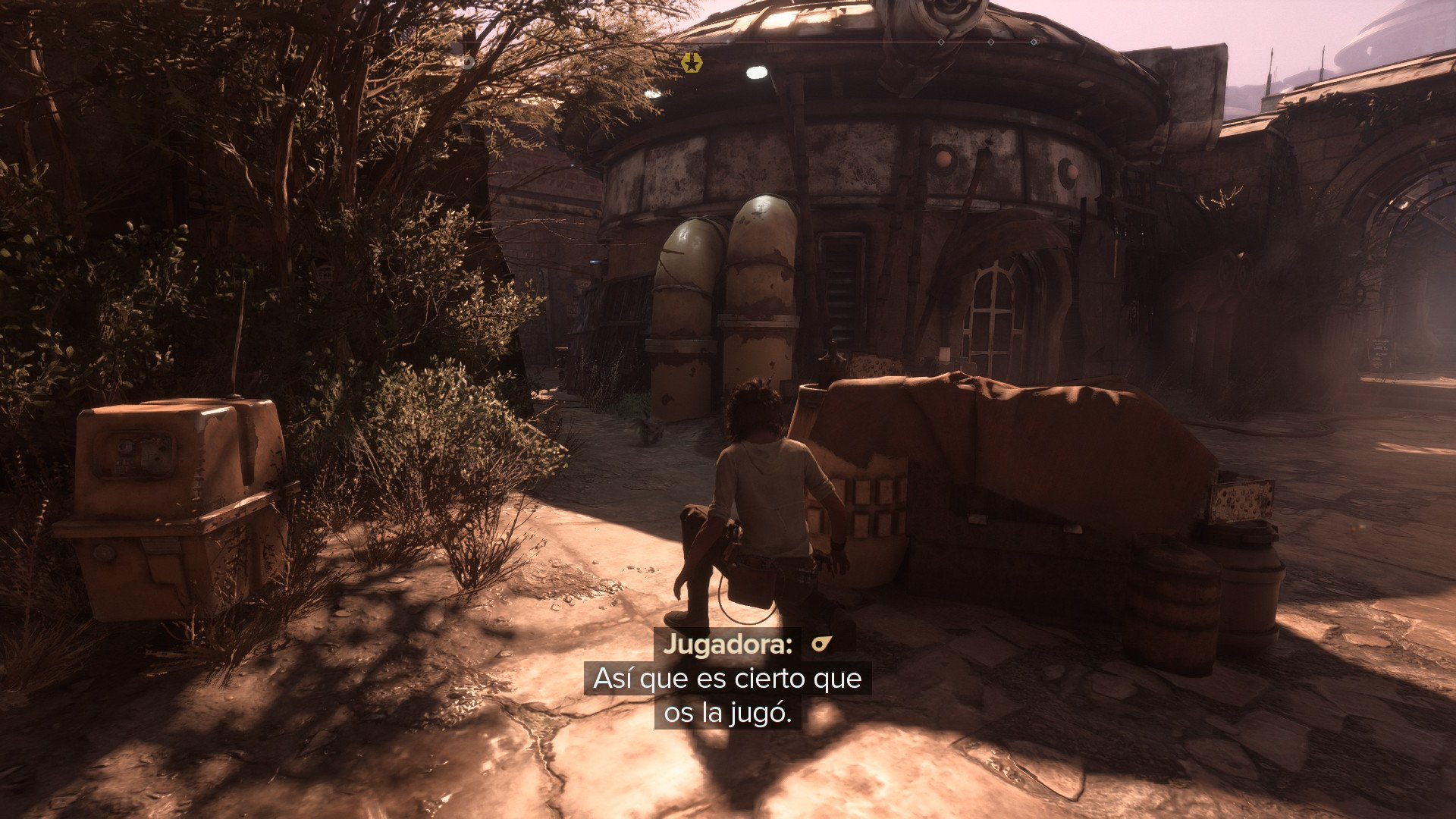This screenshot has height=819, width=1456.
Task: Select the yellow star quest marker on the compass
Action: coord(691,63)
